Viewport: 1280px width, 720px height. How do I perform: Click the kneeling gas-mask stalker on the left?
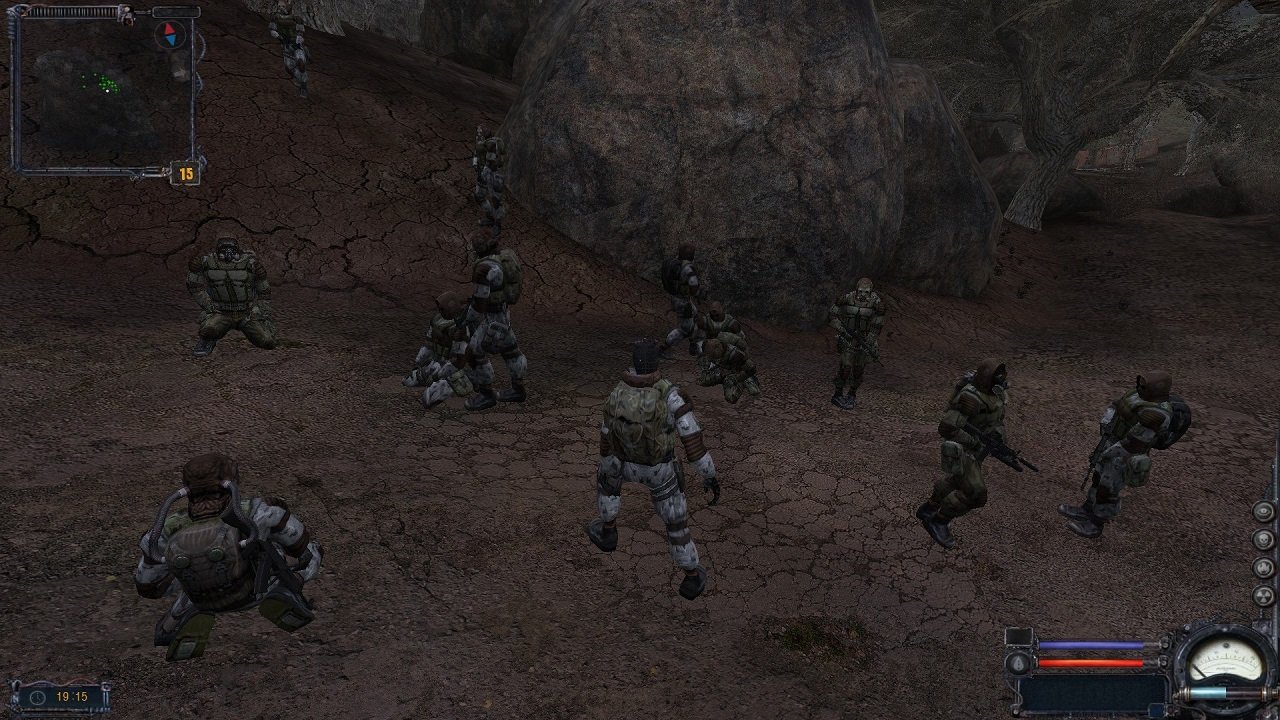pyautogui.click(x=228, y=290)
